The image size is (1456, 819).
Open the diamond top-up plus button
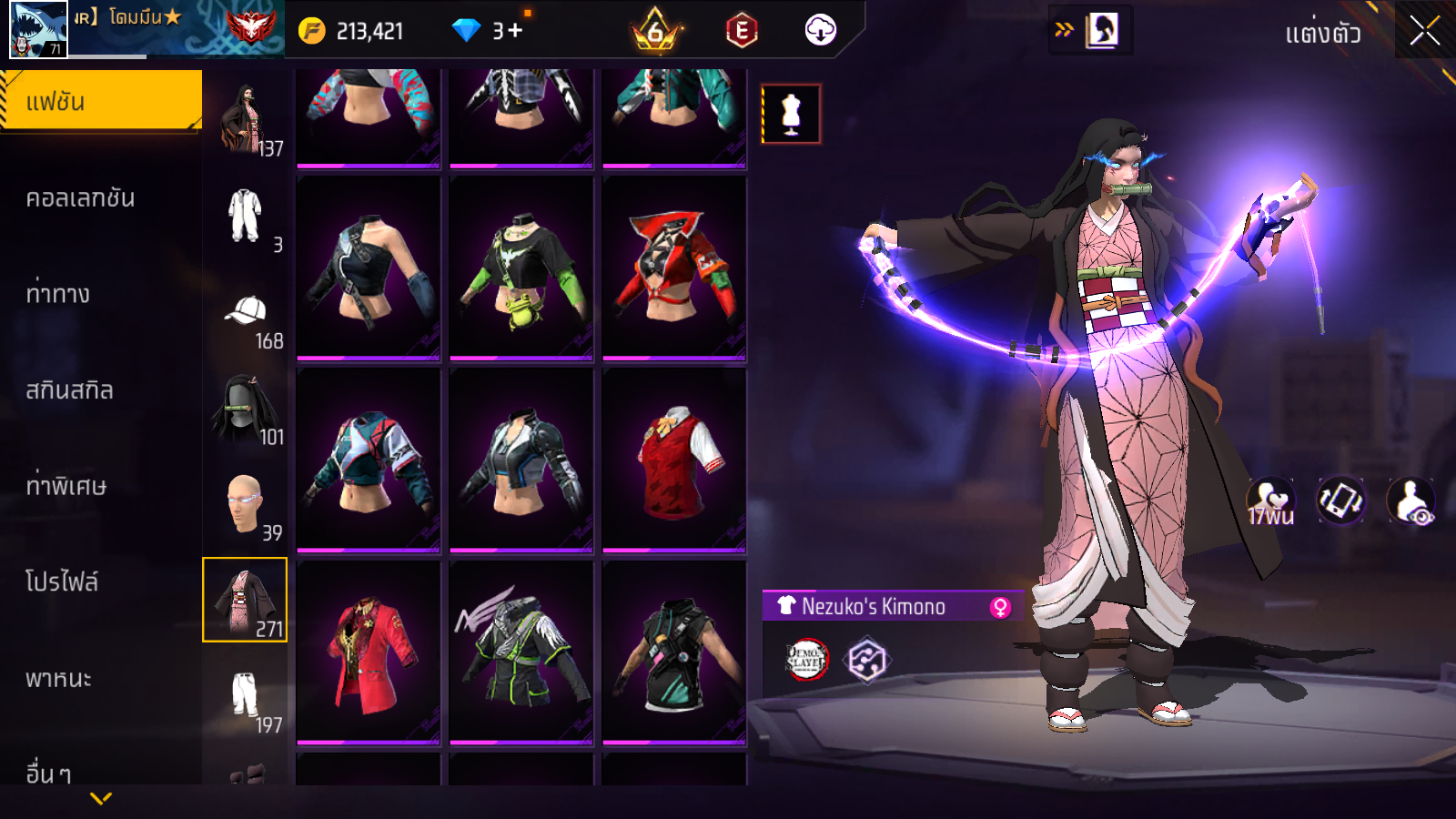[515, 31]
